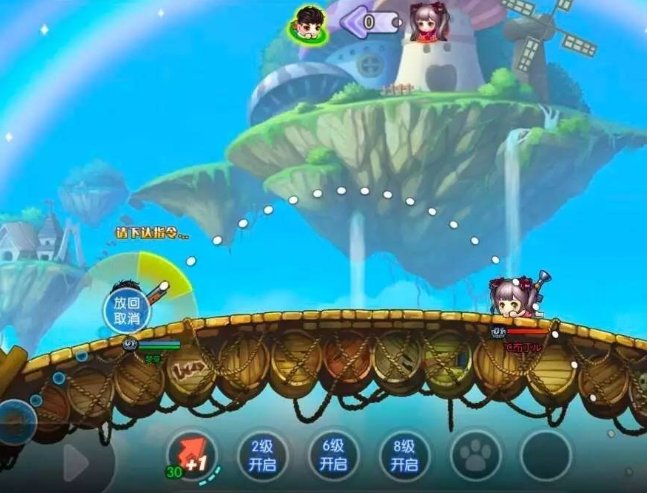Select the skill slot unlocking at 6级
647x493 pixels.
click(x=333, y=456)
